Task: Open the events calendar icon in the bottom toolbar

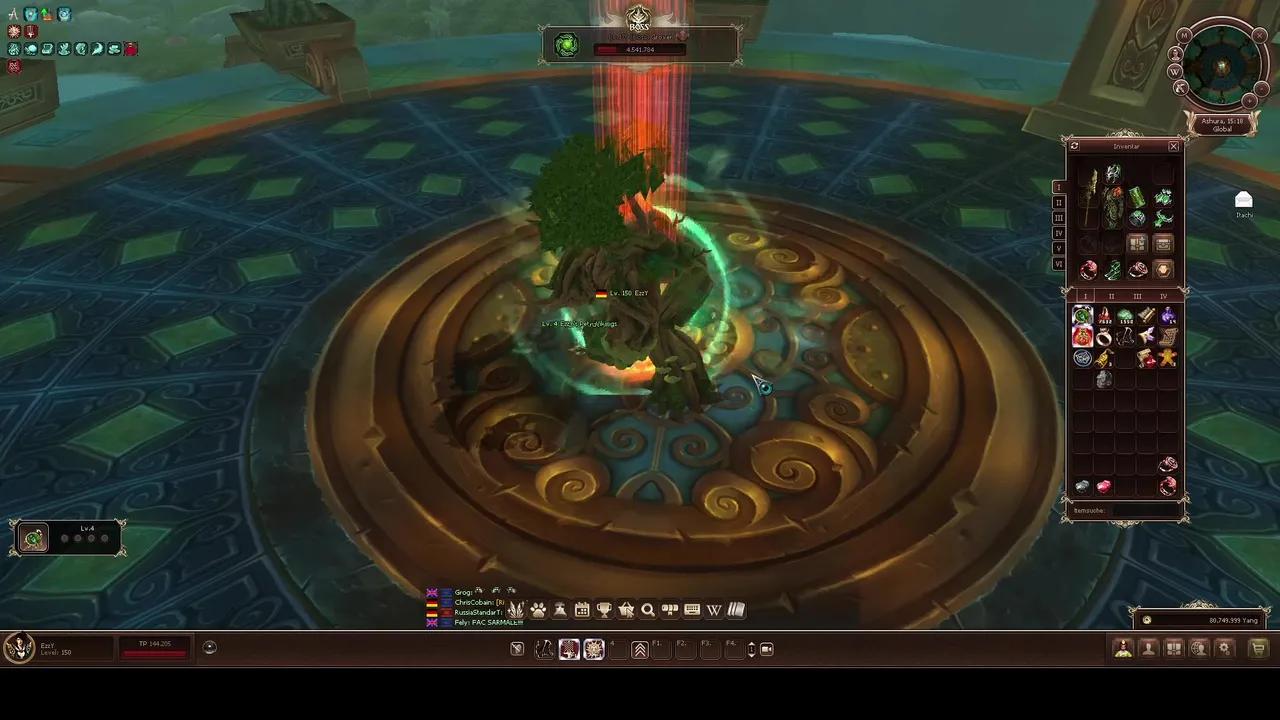Action: point(582,610)
